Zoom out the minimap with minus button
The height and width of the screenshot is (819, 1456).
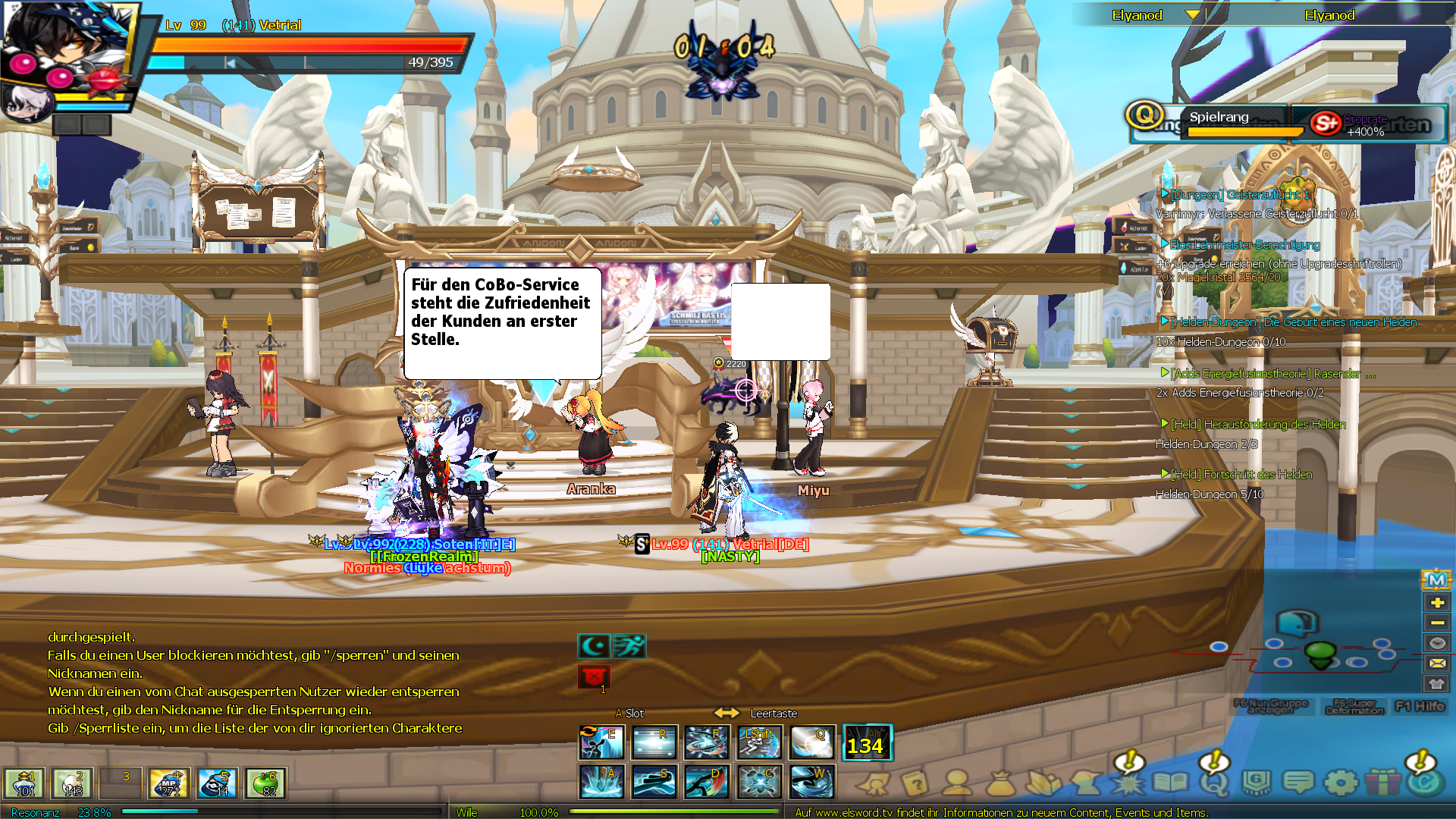(x=1436, y=623)
